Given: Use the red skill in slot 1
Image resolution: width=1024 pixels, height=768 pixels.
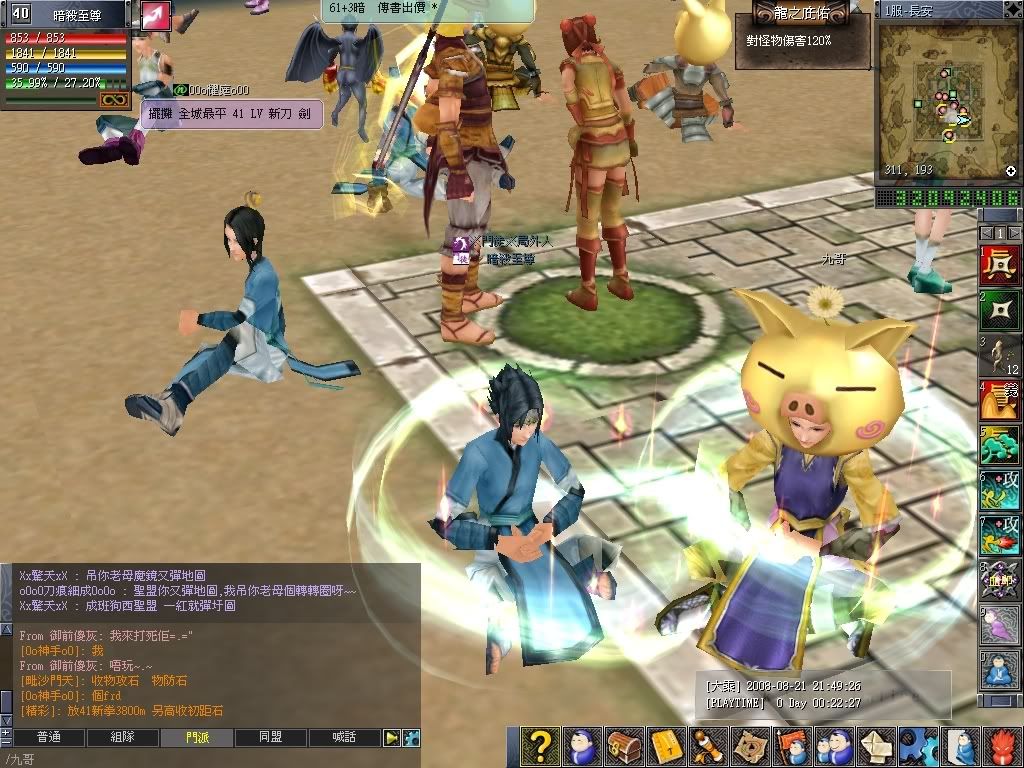Looking at the screenshot, I should click(x=1000, y=266).
